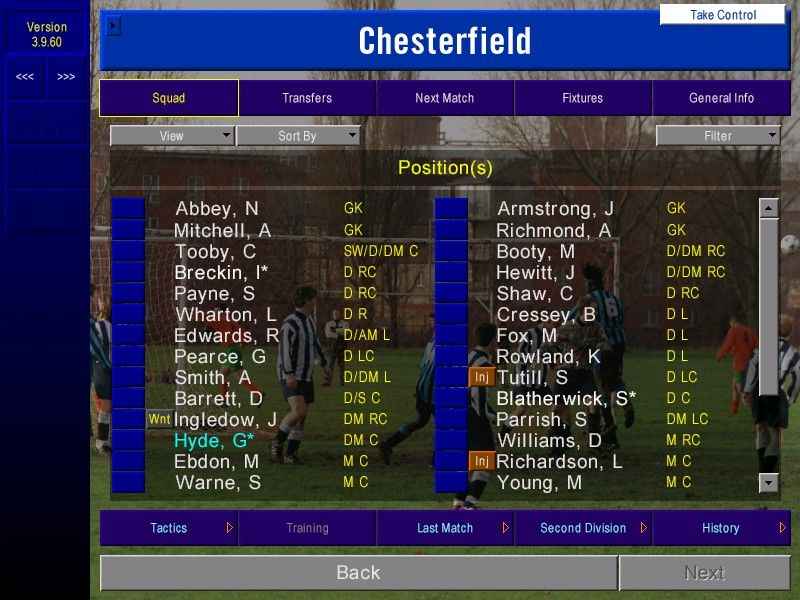Image resolution: width=800 pixels, height=600 pixels.
Task: Open the Filter dropdown
Action: [x=718, y=136]
